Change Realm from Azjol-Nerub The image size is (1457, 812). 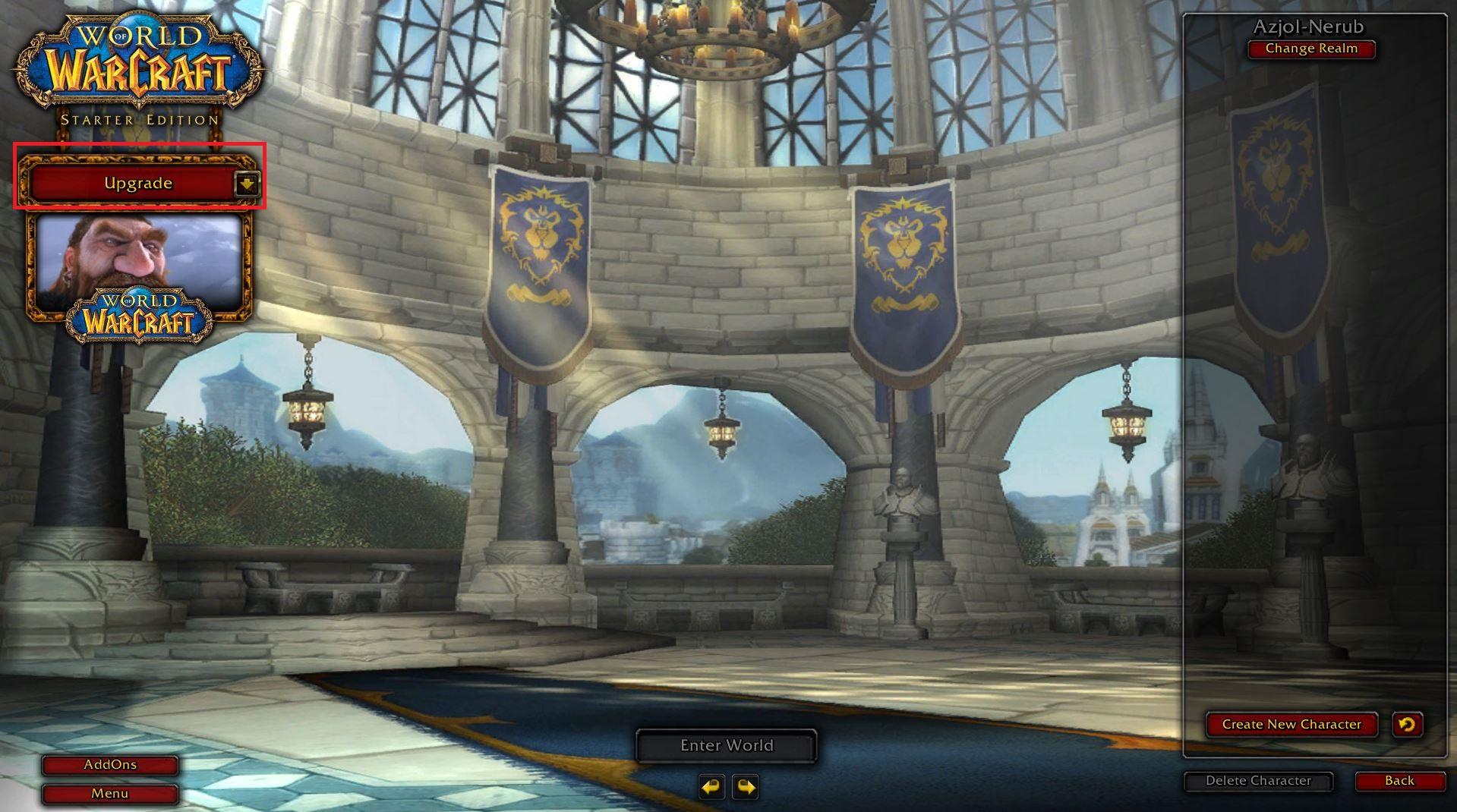(1310, 49)
